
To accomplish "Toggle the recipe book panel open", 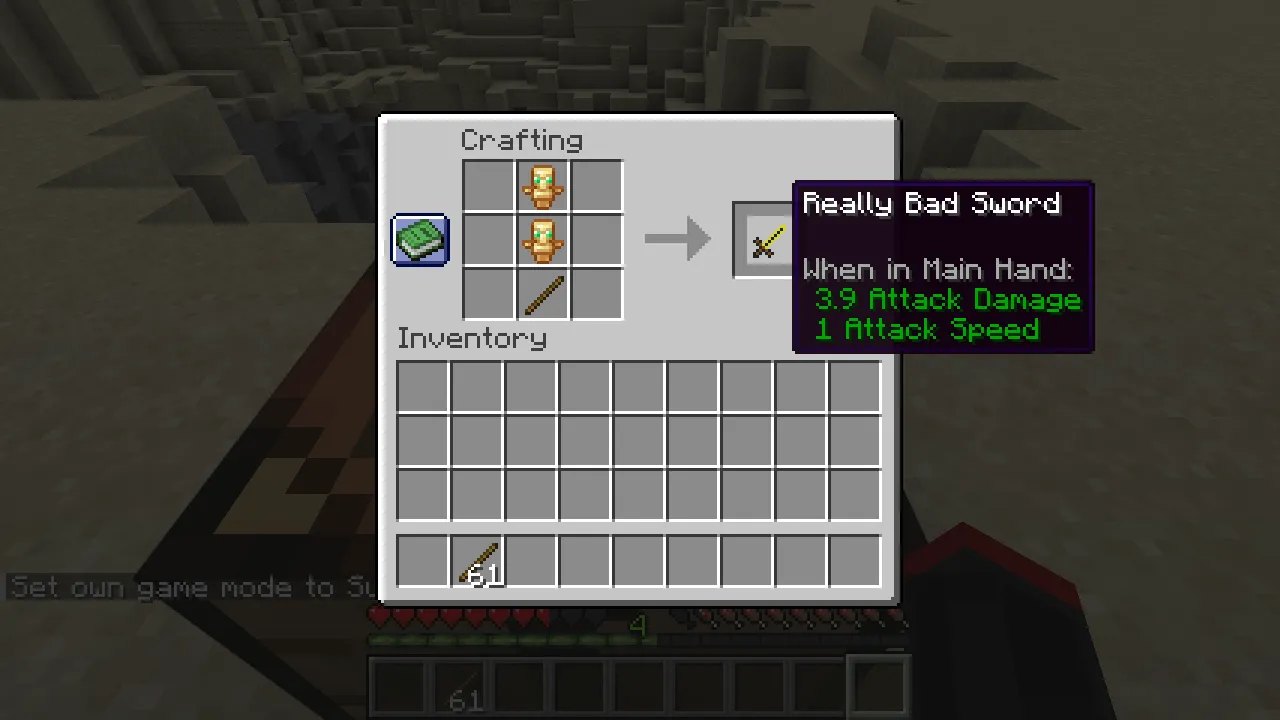I will pyautogui.click(x=419, y=240).
